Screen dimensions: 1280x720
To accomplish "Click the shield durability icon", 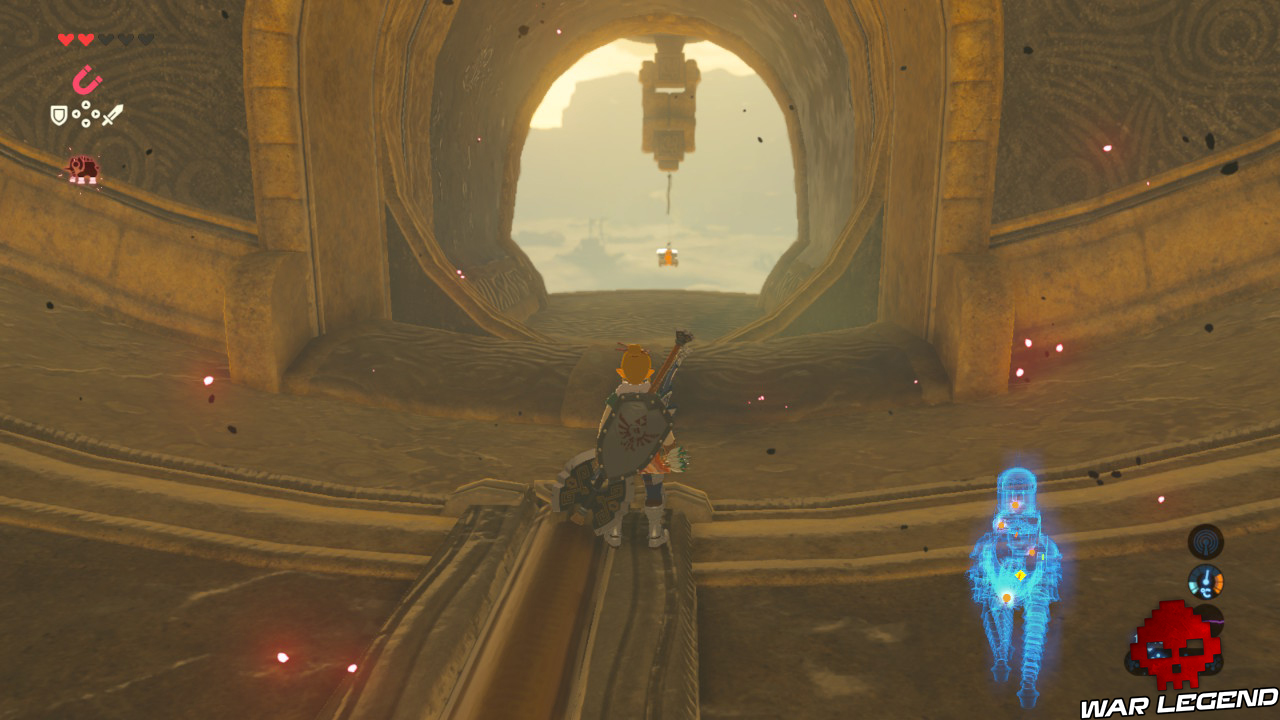I will [x=57, y=115].
